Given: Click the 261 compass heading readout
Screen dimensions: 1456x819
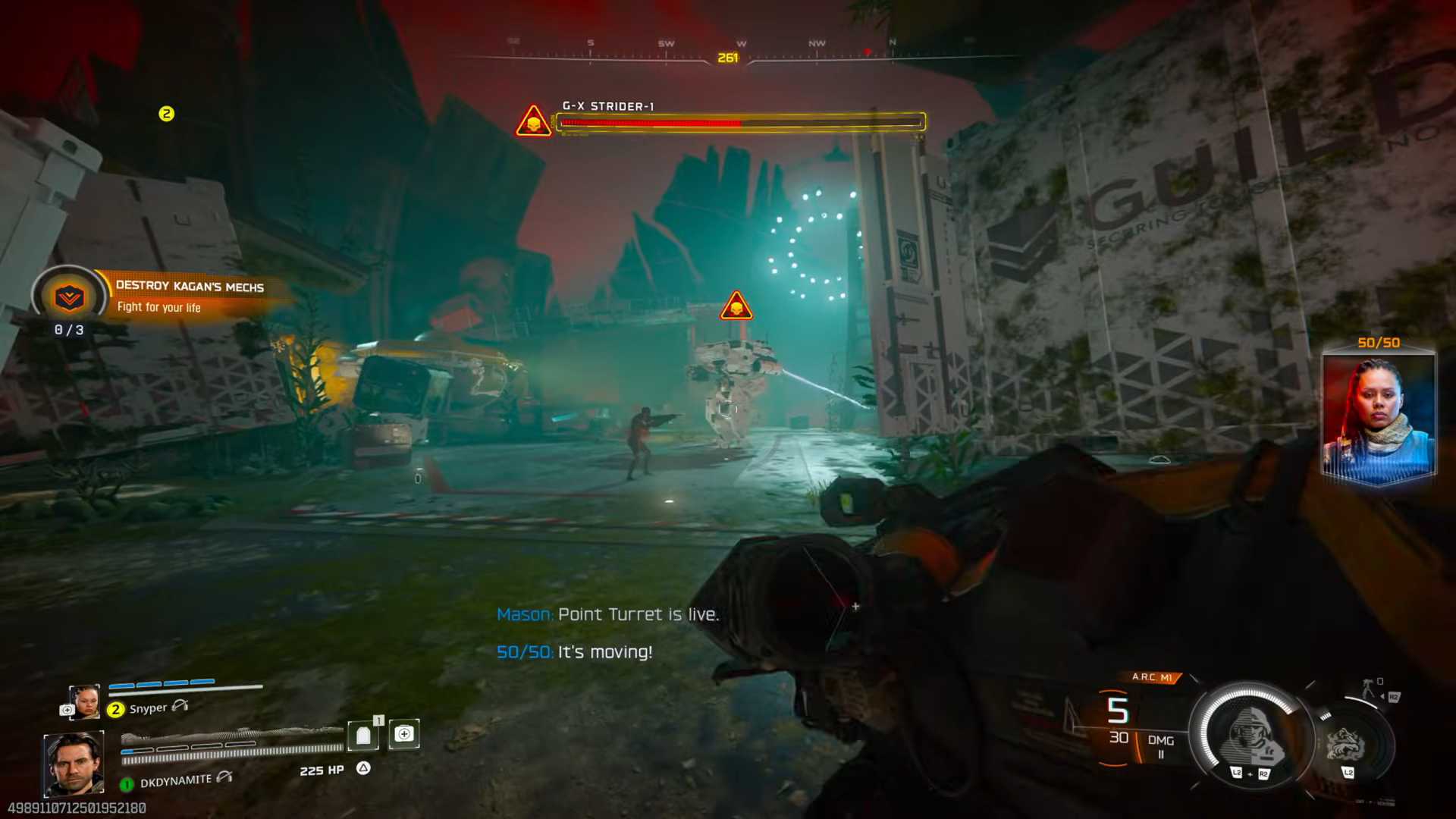Looking at the screenshot, I should point(728,55).
